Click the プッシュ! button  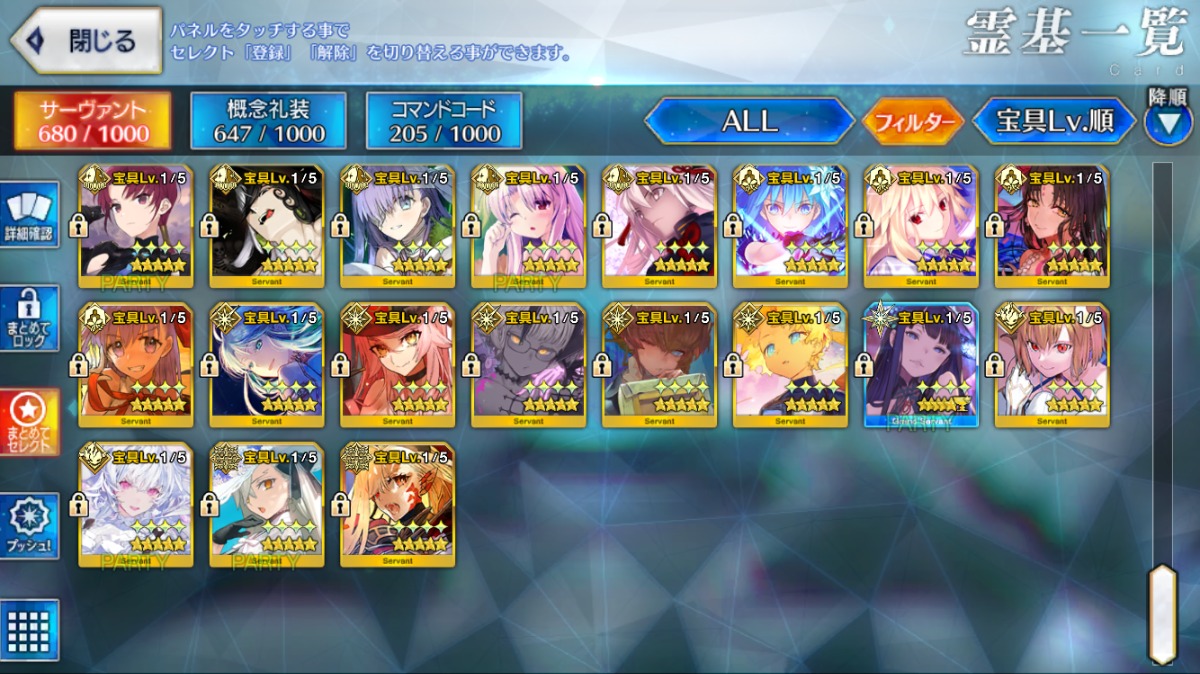tap(30, 525)
